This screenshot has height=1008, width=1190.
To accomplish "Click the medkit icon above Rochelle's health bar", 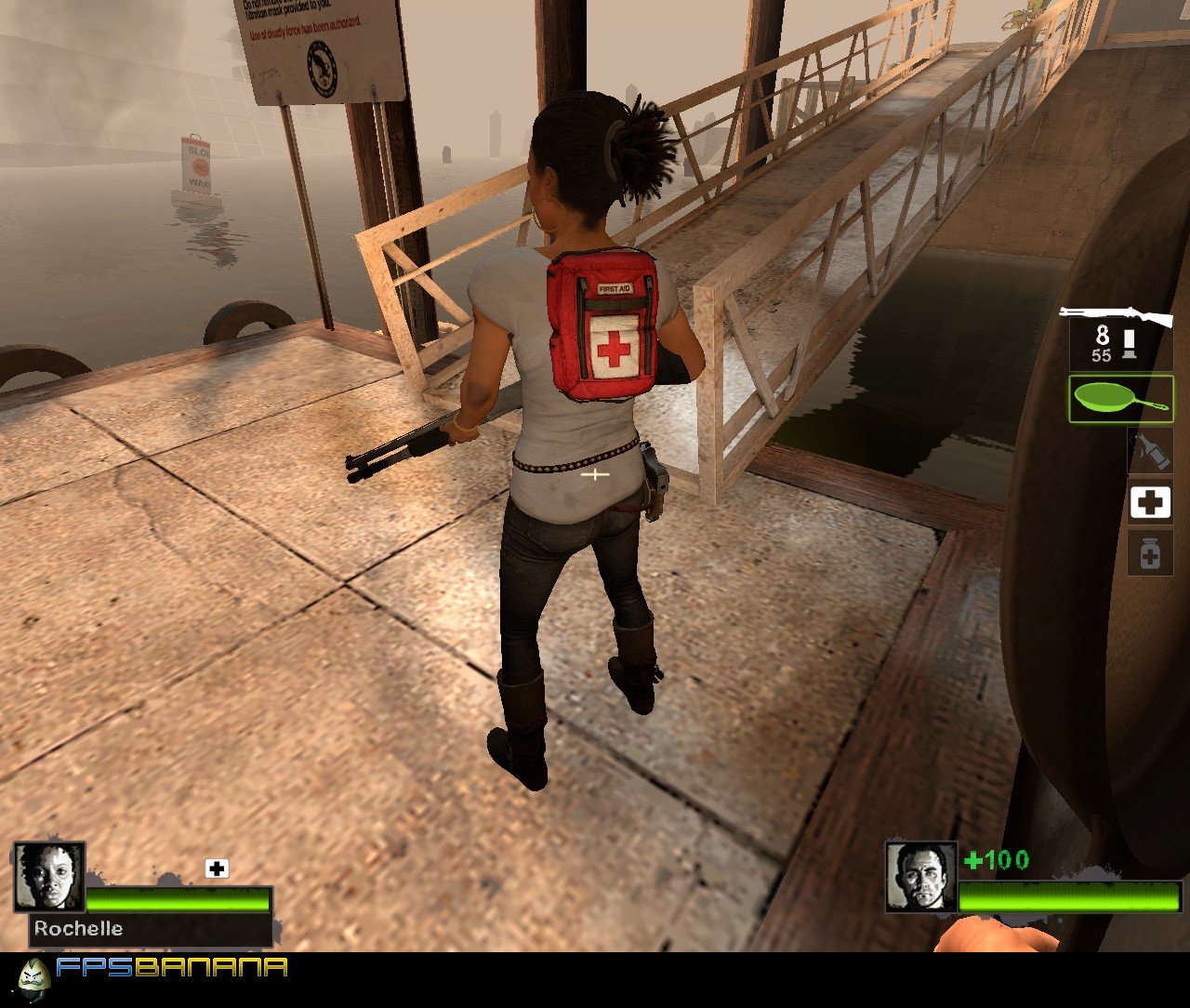I will (x=217, y=867).
